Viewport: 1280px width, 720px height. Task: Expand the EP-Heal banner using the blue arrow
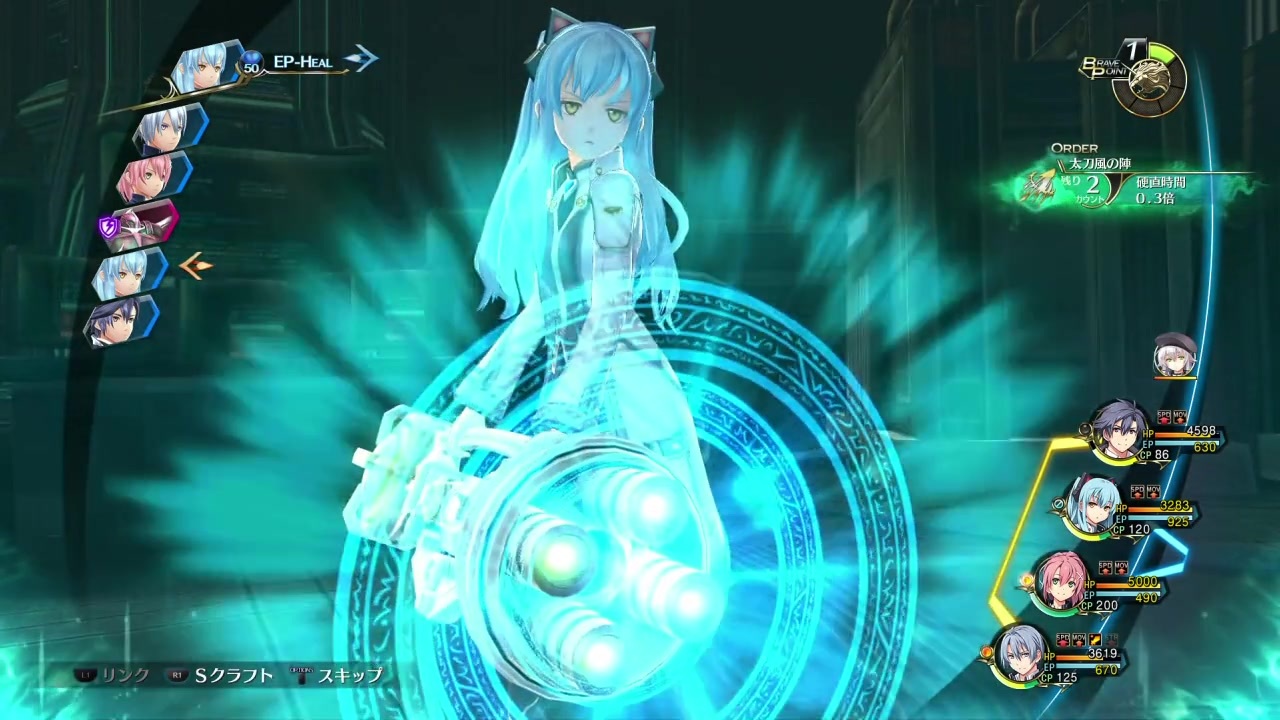(x=360, y=58)
